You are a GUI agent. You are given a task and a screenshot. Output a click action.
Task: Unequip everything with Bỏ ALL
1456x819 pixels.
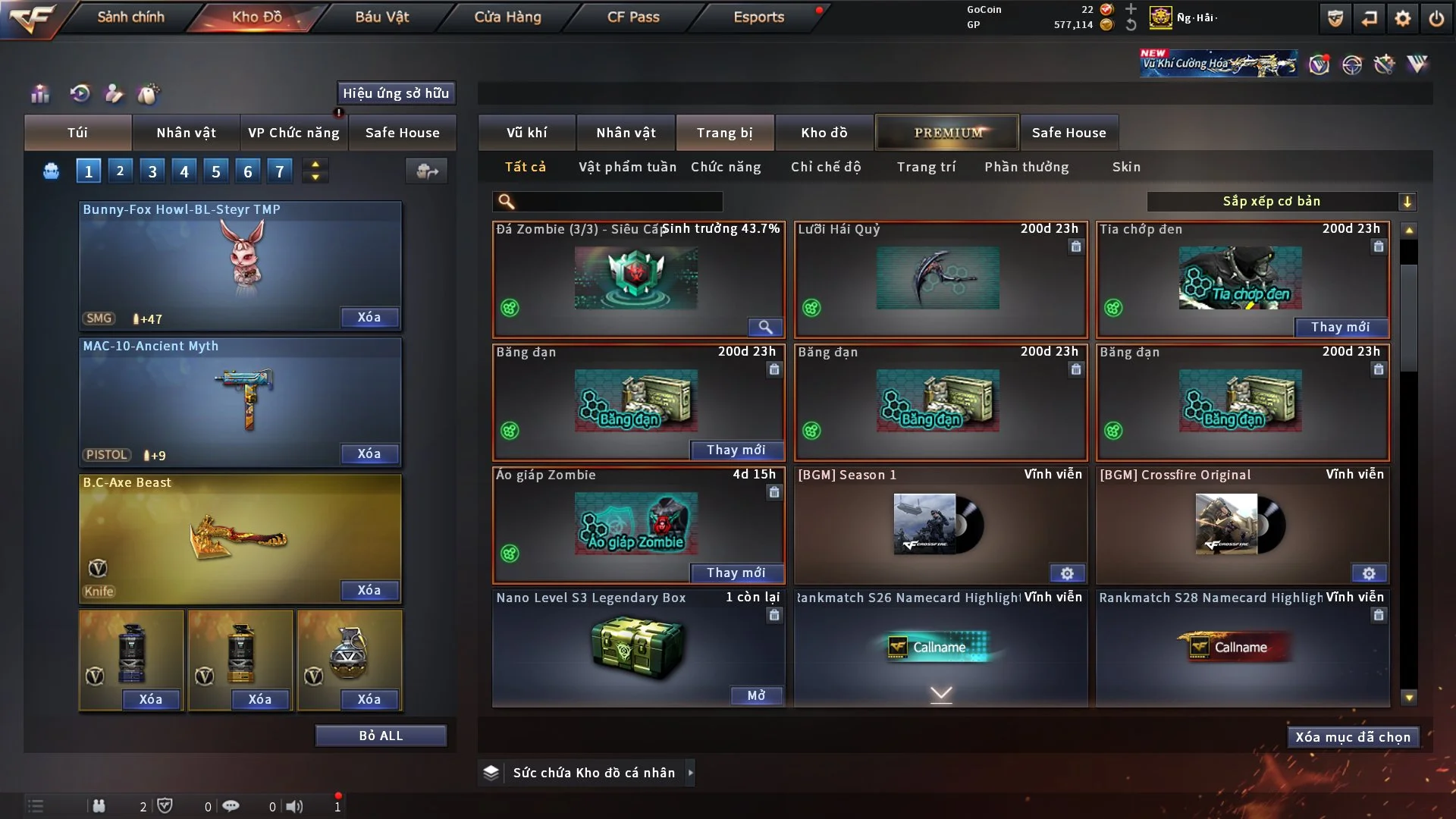(x=381, y=736)
